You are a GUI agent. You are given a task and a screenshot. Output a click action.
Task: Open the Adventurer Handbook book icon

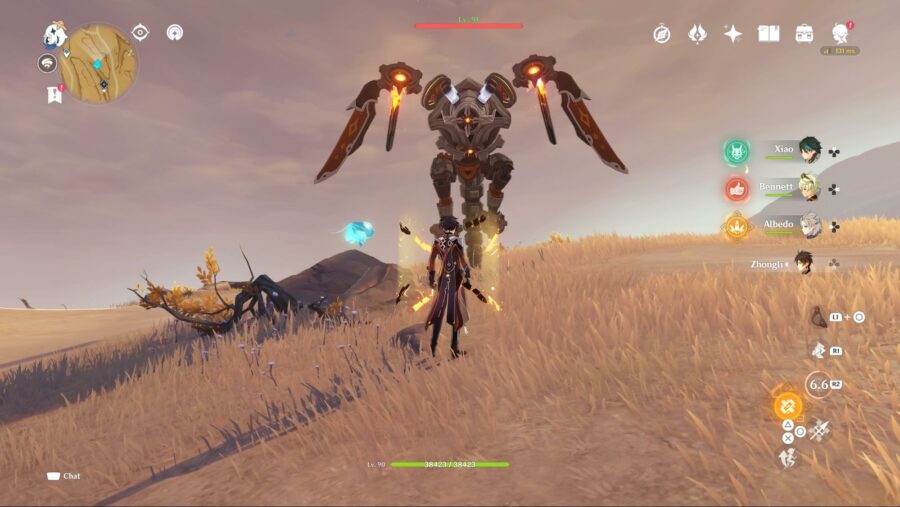click(x=768, y=34)
